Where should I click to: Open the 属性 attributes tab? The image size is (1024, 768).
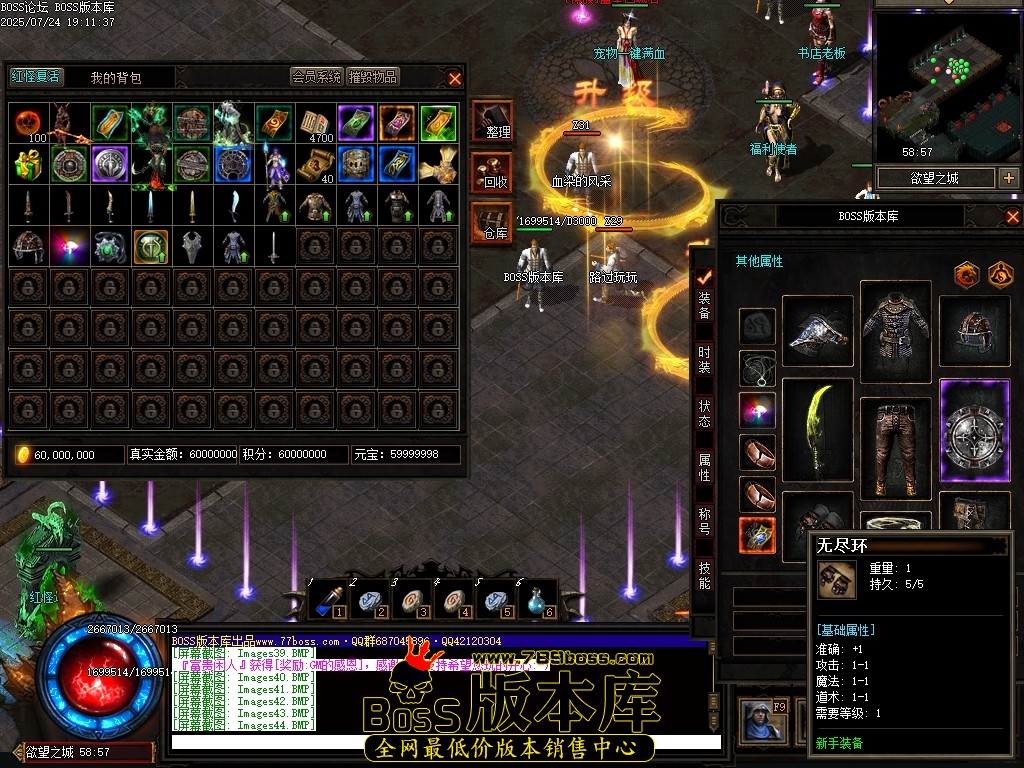click(705, 465)
